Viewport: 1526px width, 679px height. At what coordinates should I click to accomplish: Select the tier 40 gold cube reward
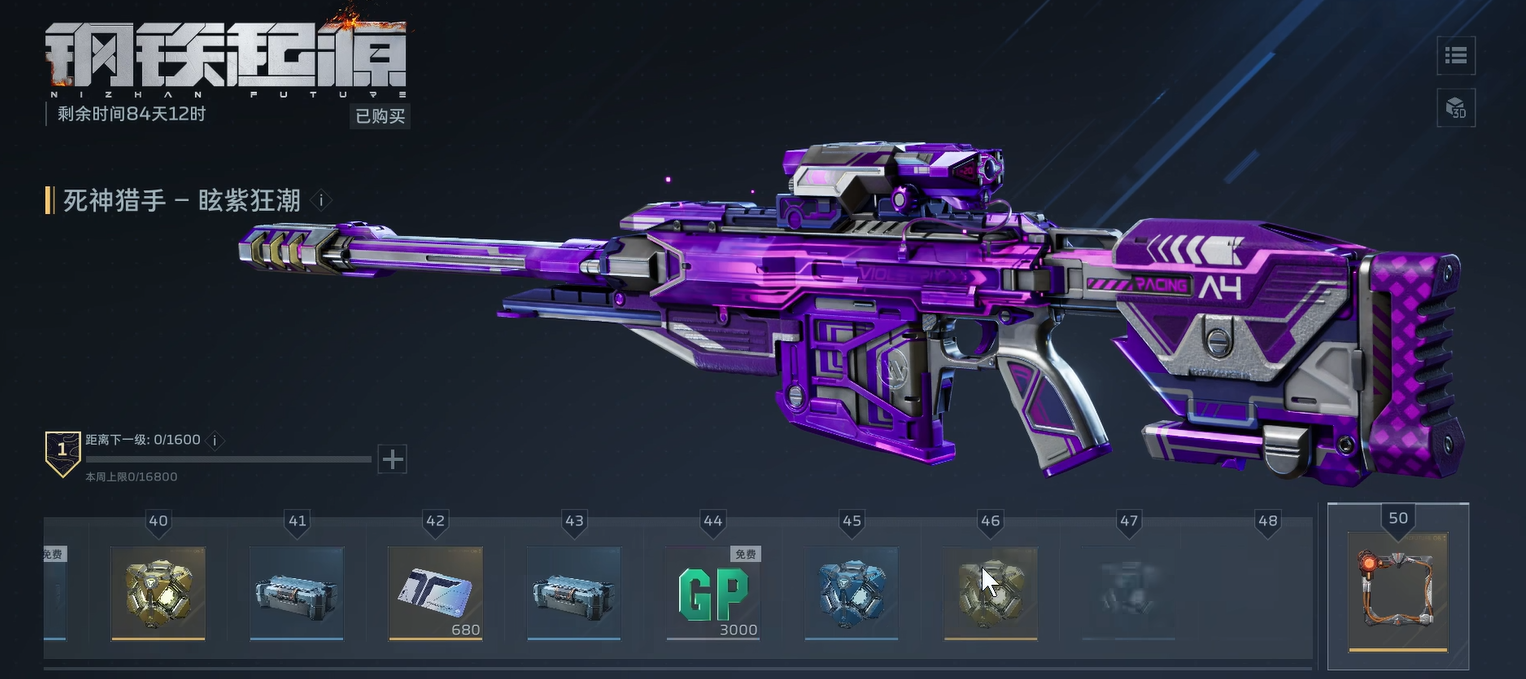(x=158, y=592)
